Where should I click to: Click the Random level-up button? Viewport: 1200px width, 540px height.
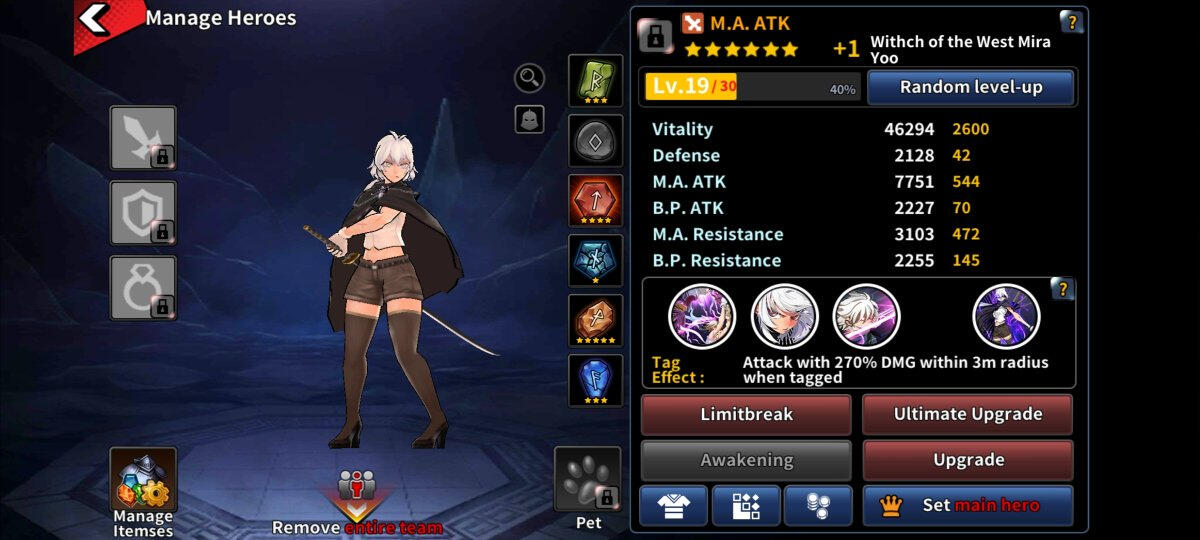coord(970,87)
